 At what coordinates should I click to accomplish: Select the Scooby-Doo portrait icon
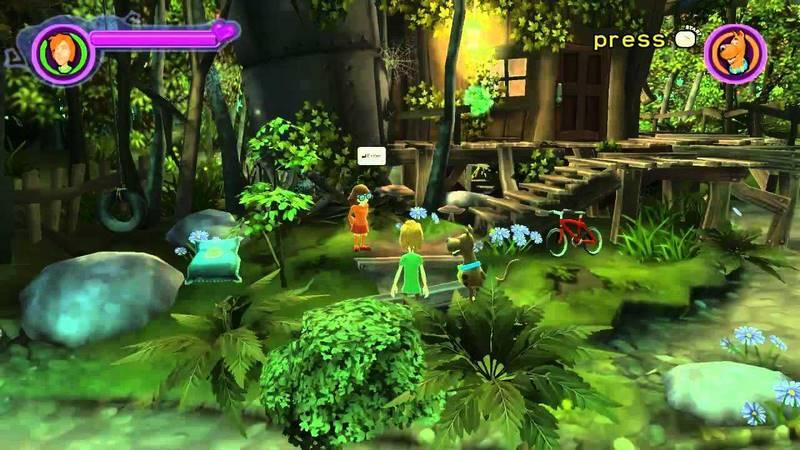pos(735,54)
